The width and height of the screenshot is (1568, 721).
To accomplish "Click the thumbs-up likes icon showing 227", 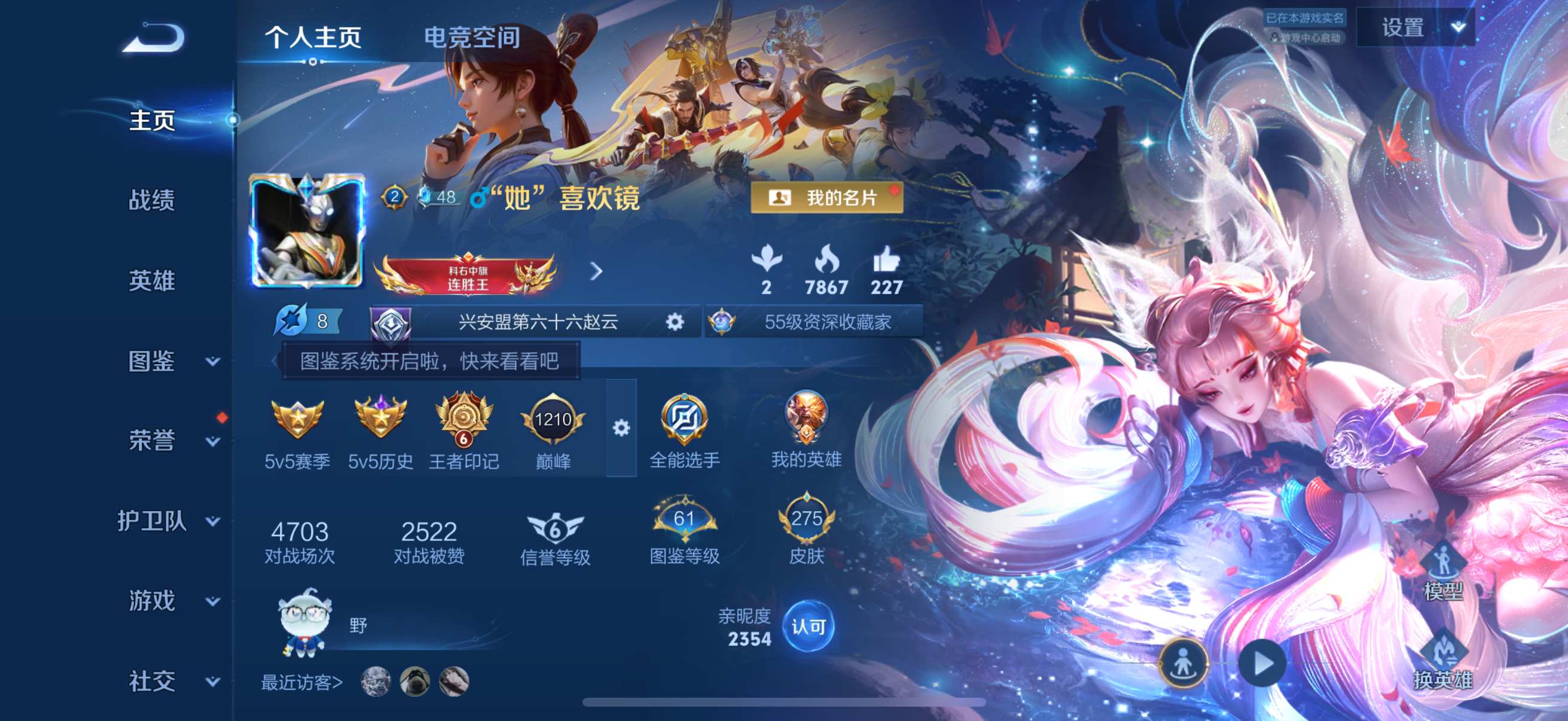I will [x=889, y=263].
